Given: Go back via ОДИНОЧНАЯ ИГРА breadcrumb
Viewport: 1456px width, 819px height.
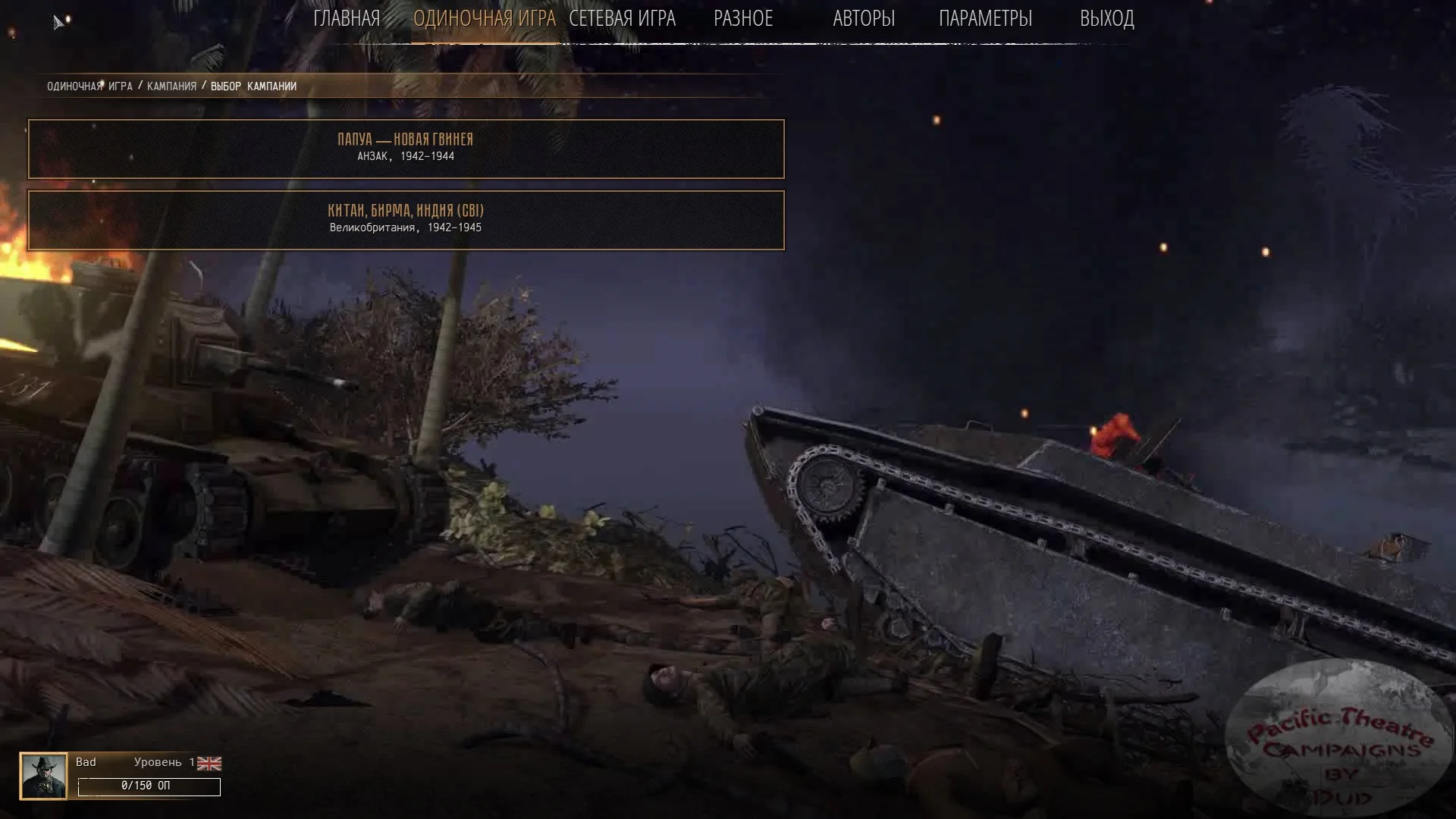Looking at the screenshot, I should (x=89, y=86).
